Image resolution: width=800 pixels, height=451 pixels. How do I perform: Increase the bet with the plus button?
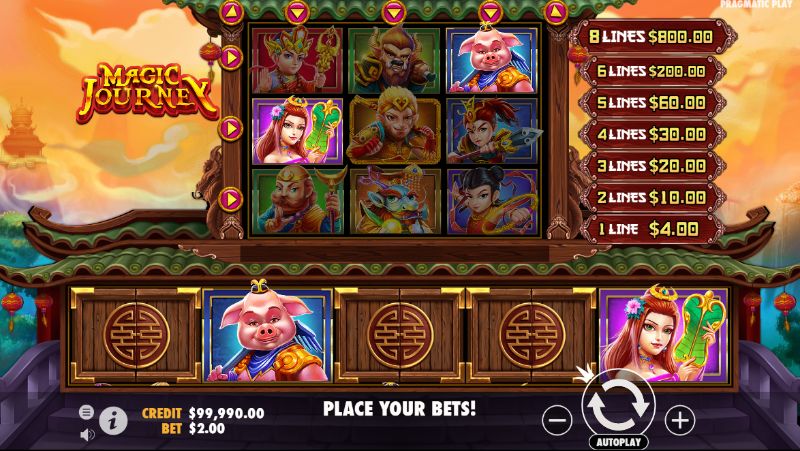679,419
